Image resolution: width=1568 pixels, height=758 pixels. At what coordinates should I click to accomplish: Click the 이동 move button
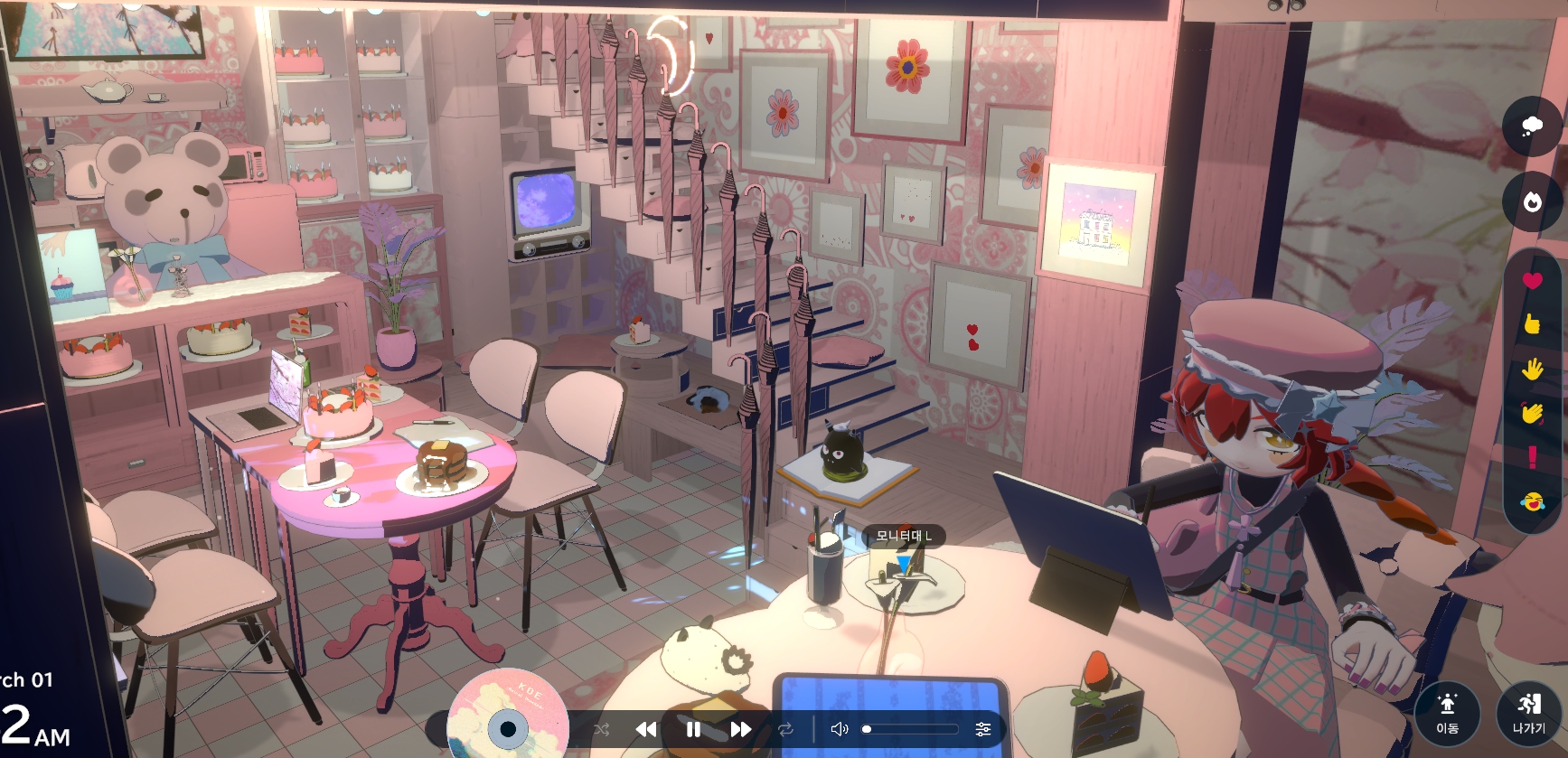[1447, 713]
